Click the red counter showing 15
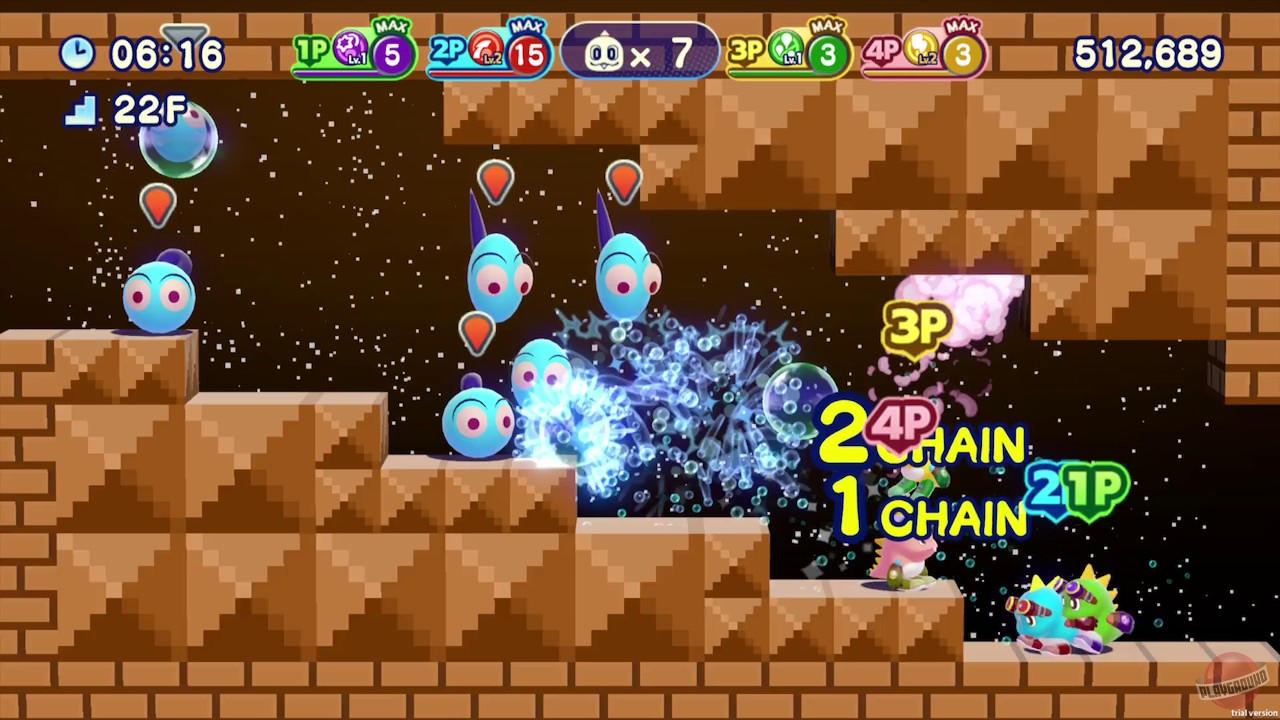 pyautogui.click(x=527, y=53)
